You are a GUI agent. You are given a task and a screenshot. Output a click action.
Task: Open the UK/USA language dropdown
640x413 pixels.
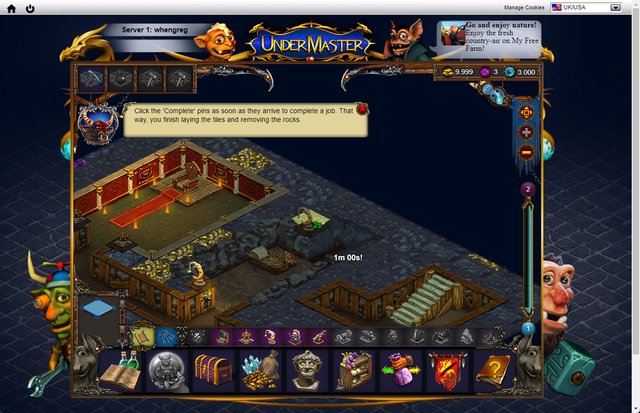[592, 7]
